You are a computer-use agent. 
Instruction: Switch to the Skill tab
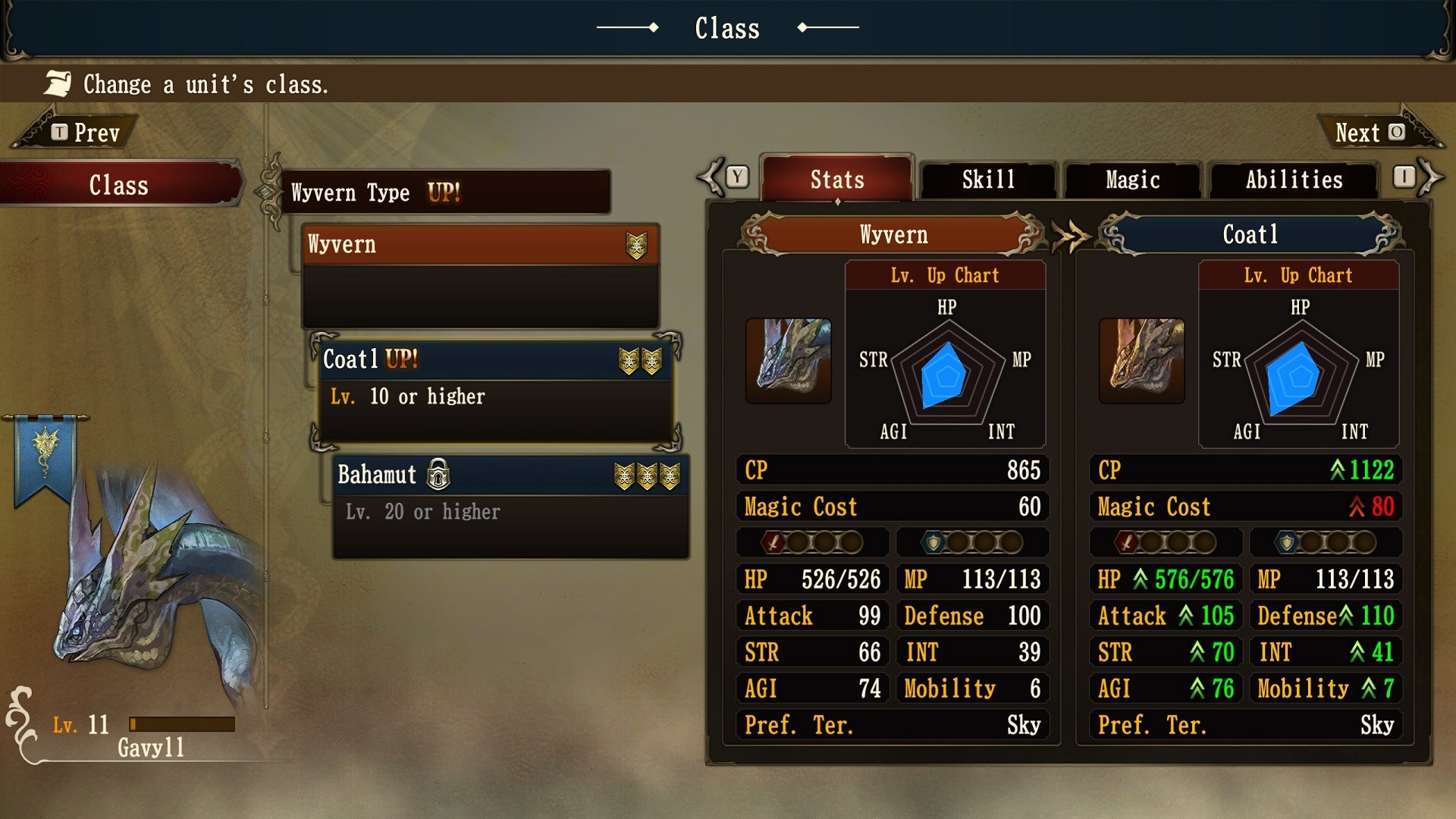(x=987, y=180)
